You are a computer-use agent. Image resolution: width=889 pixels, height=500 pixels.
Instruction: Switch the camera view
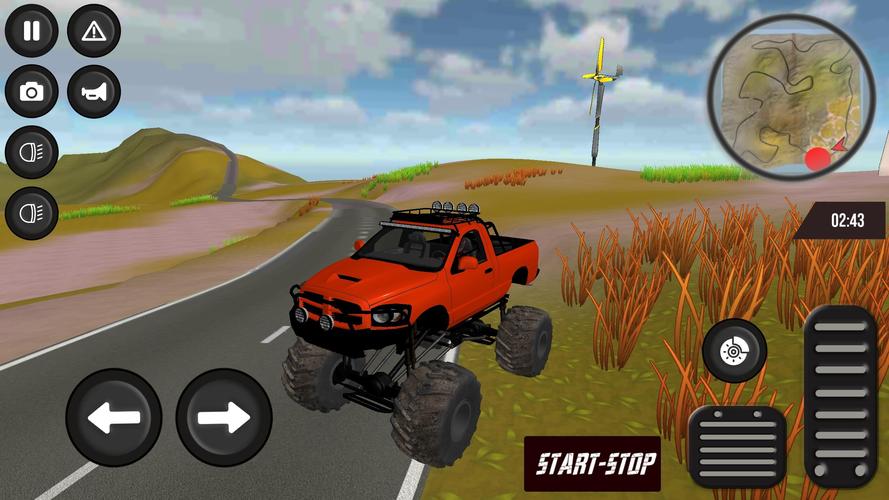coord(32,92)
